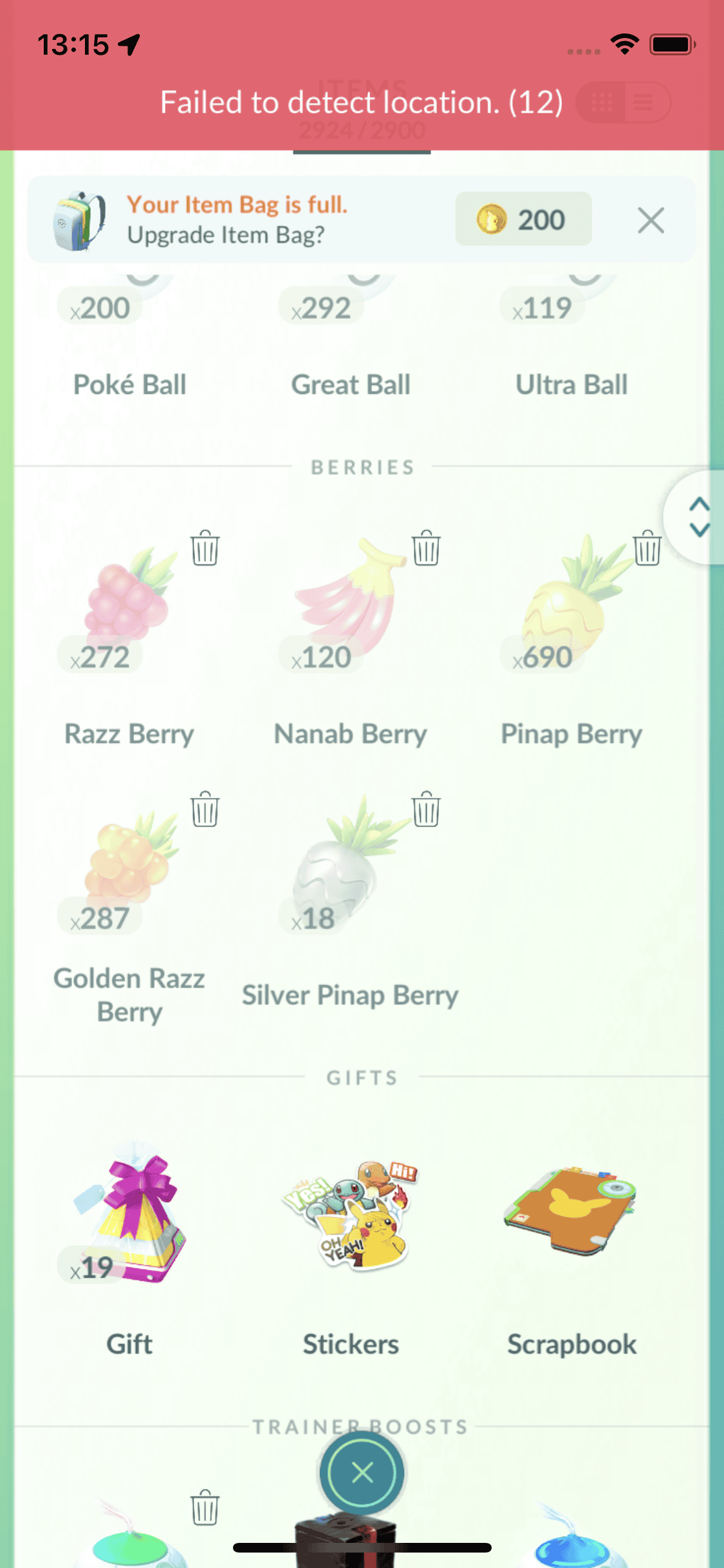The width and height of the screenshot is (724, 1568).
Task: Dismiss the Item Bag full banner
Action: point(651,221)
